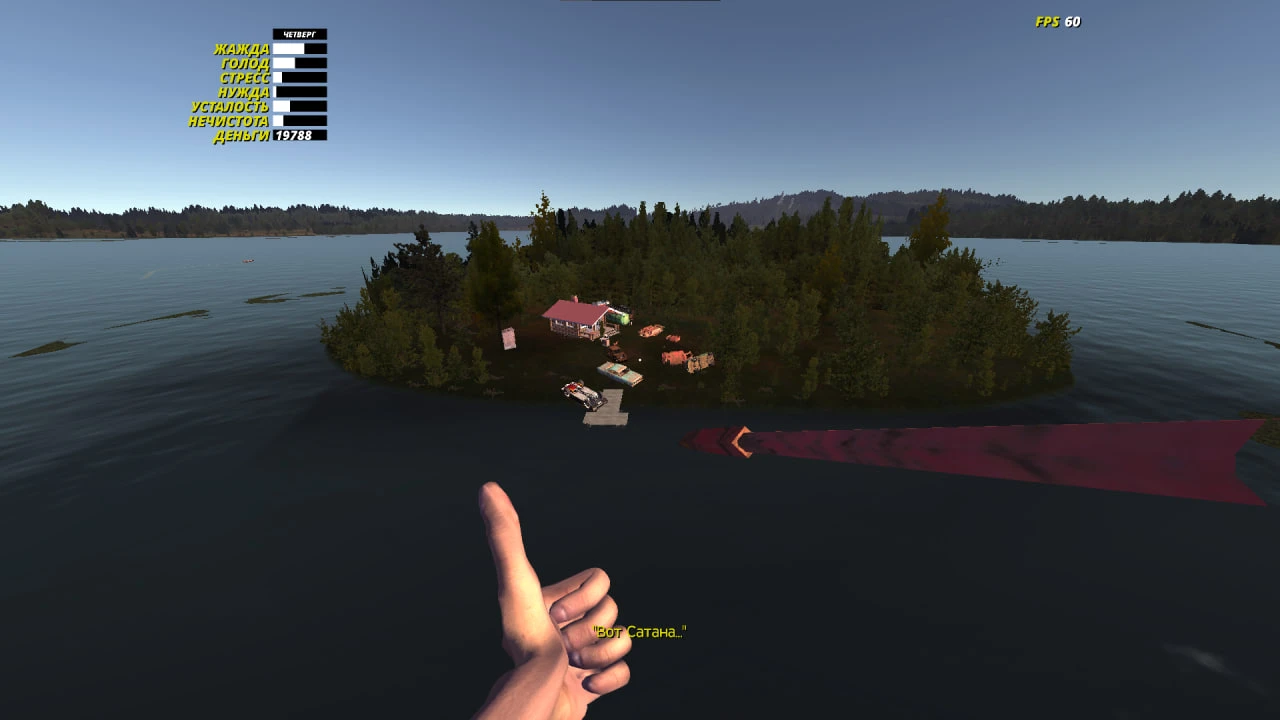The width and height of the screenshot is (1280, 720).
Task: Click the FPS 60 counter
Action: pos(1060,19)
